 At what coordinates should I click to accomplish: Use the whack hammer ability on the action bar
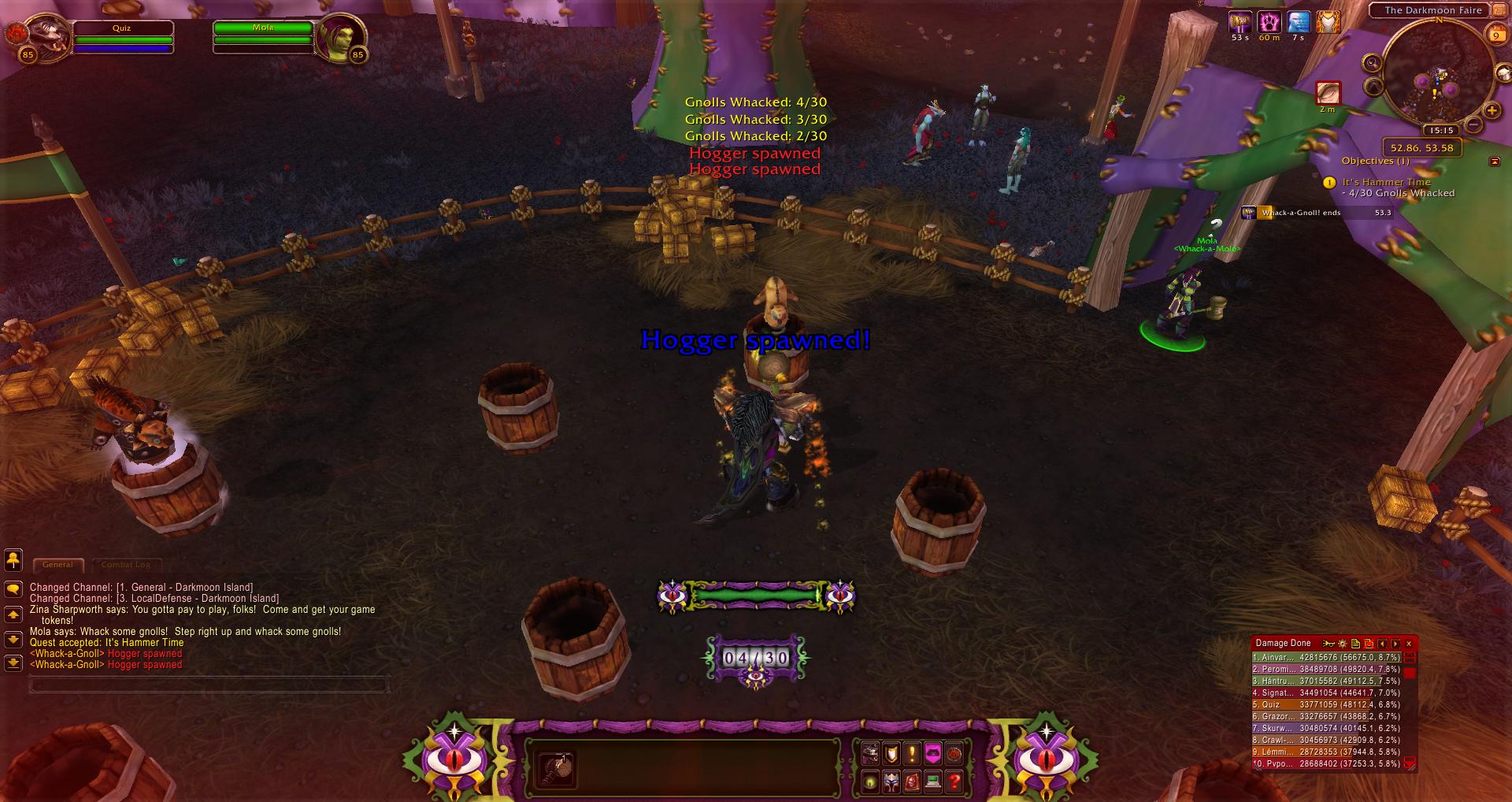click(x=556, y=768)
